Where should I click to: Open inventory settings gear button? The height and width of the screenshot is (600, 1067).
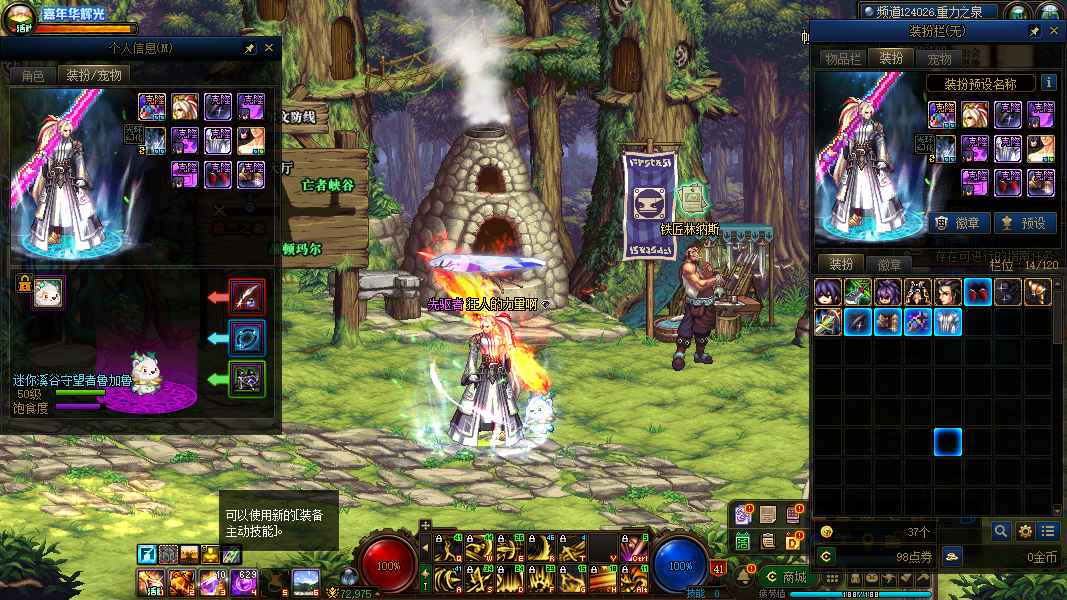click(1025, 531)
